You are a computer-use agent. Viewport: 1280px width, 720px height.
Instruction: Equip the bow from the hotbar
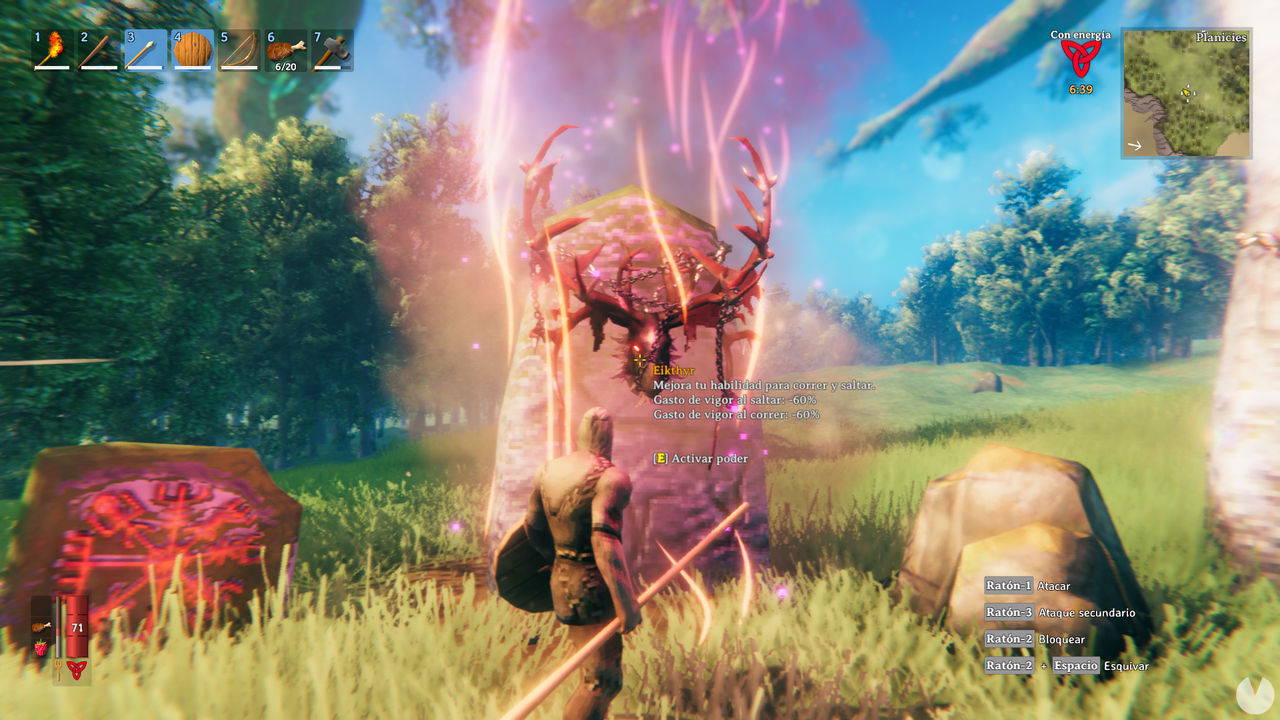239,50
